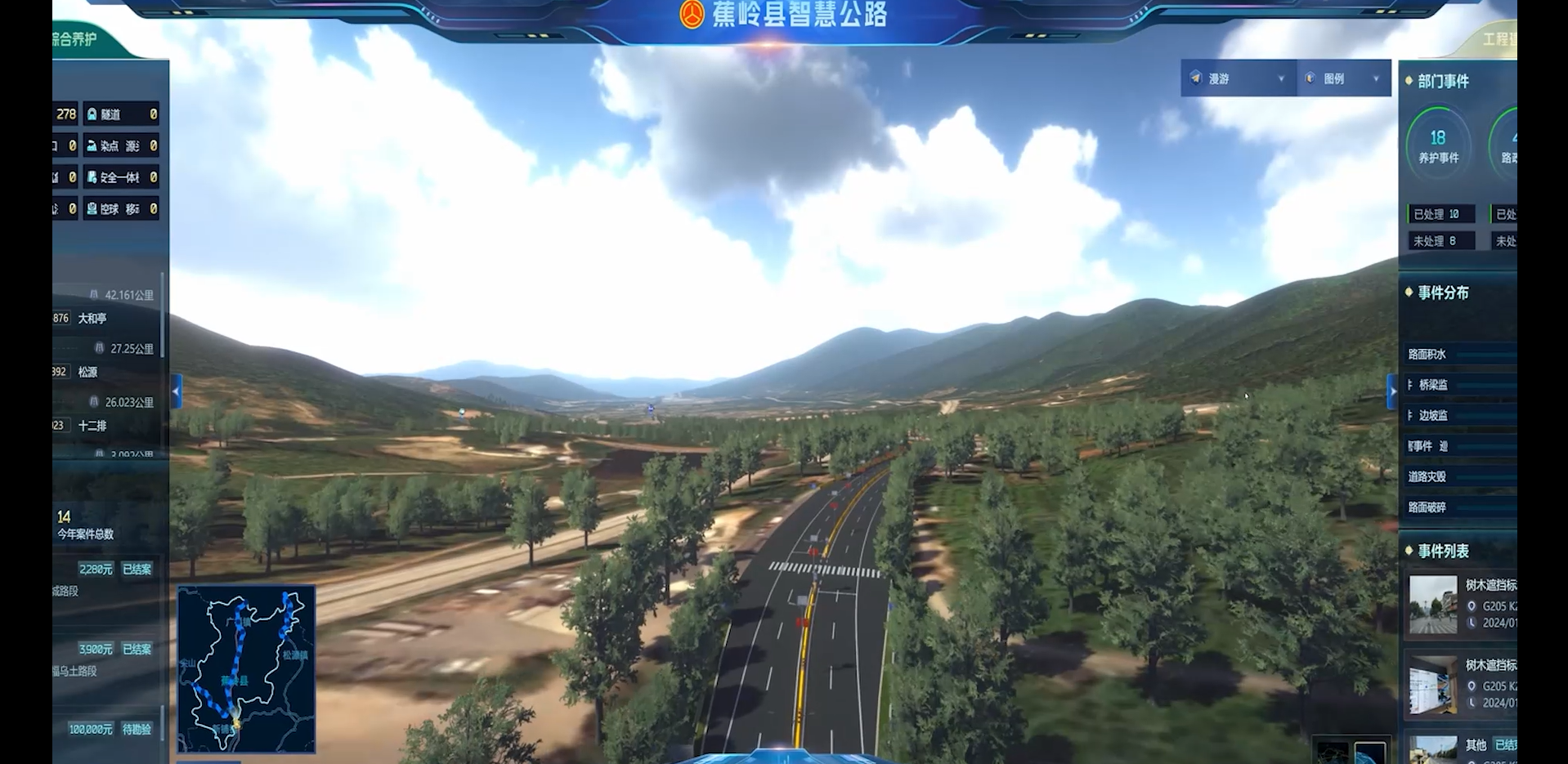Click the route minimap of the county
Screen dimensions: 1568x764
click(x=246, y=668)
